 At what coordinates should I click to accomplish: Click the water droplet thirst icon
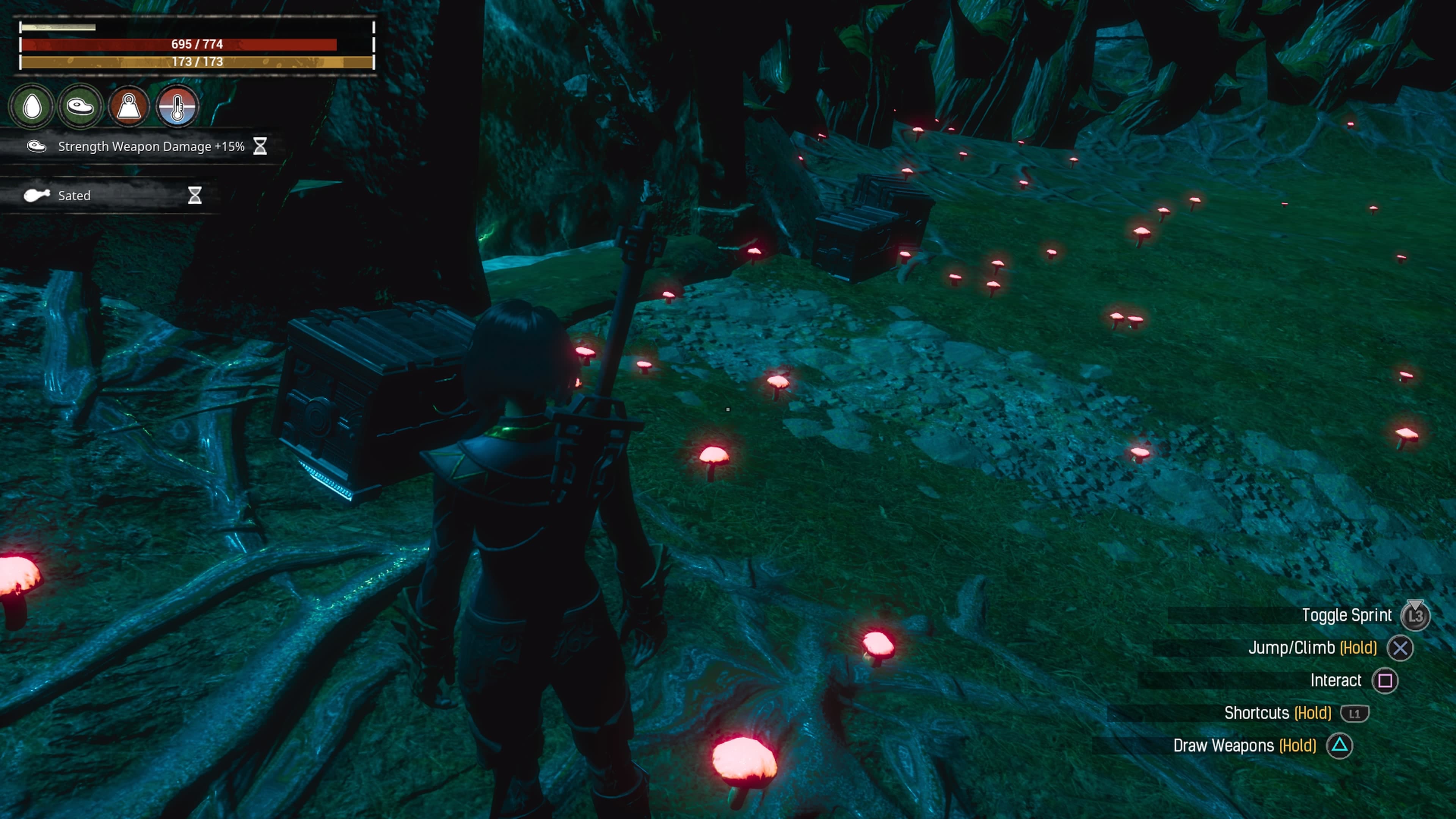click(x=32, y=106)
